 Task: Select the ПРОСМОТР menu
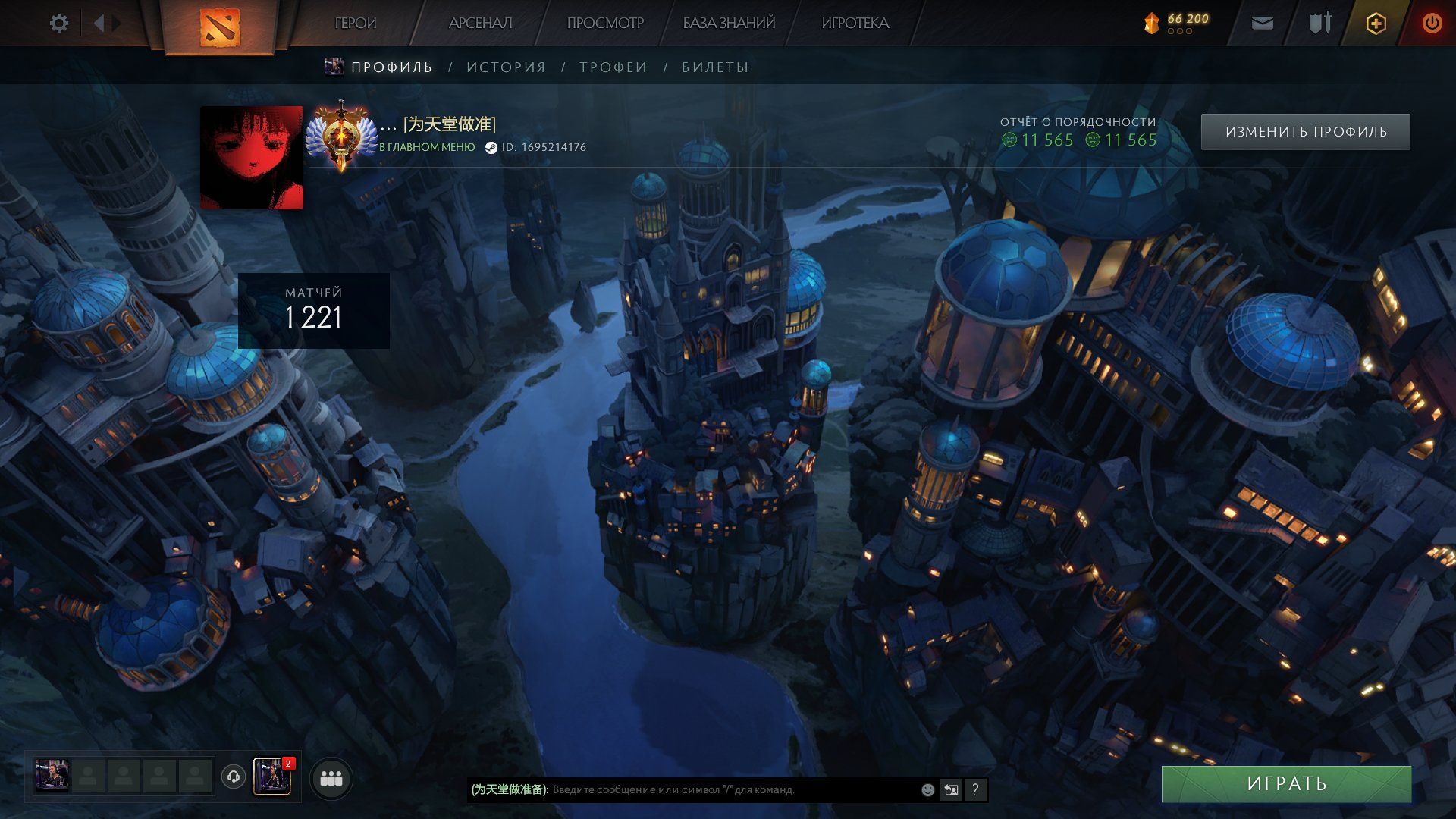[x=604, y=24]
